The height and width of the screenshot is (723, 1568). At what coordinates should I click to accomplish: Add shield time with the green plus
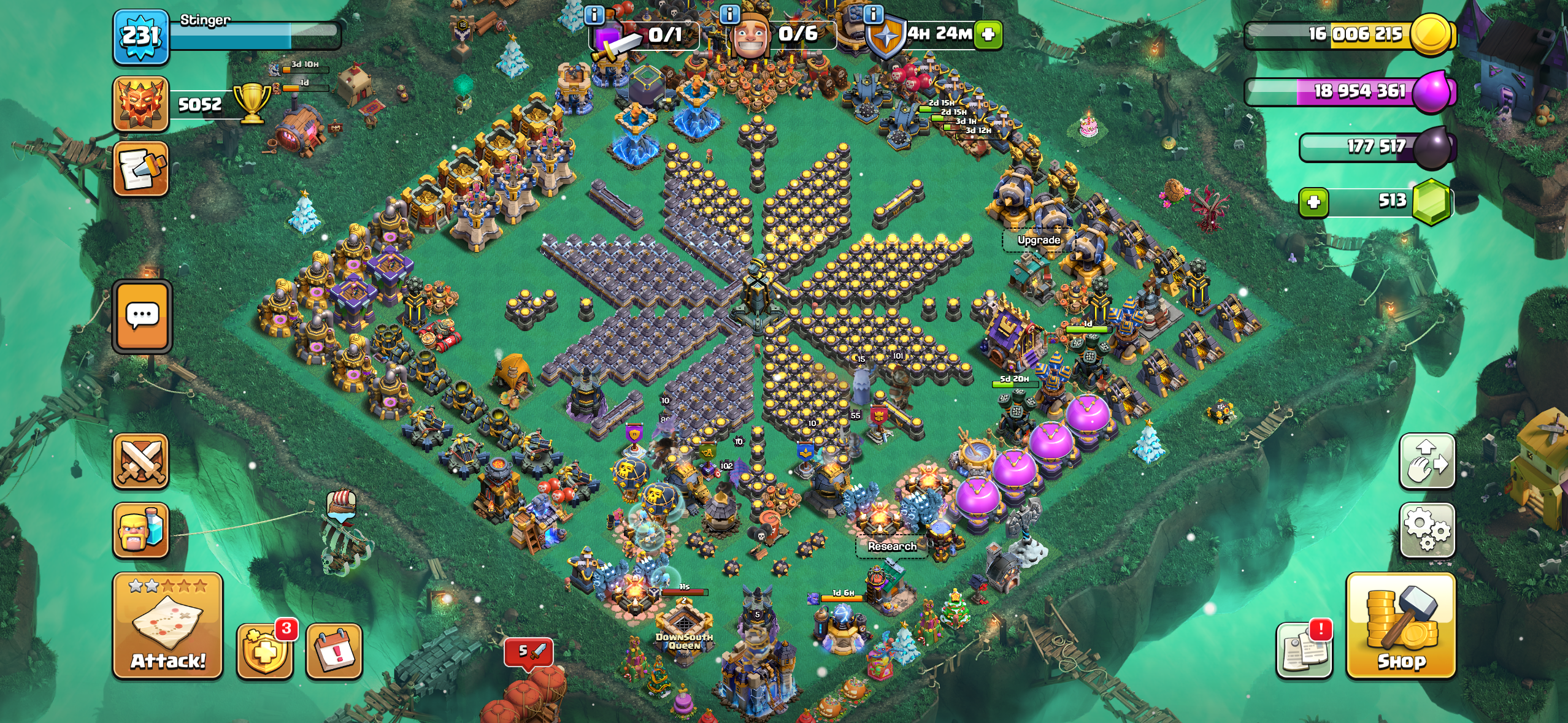coord(988,34)
